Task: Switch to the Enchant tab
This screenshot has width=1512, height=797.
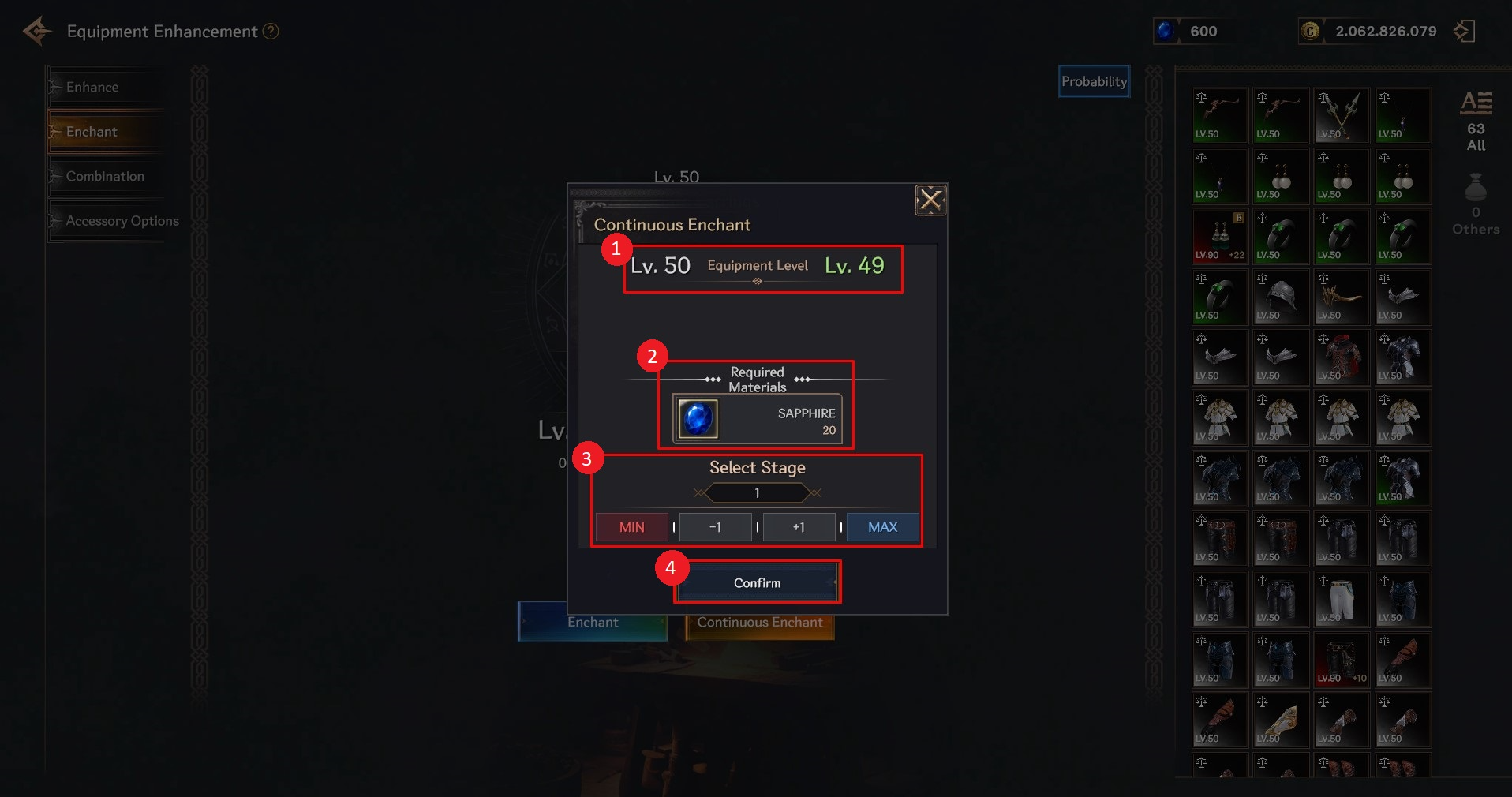Action: (x=92, y=132)
